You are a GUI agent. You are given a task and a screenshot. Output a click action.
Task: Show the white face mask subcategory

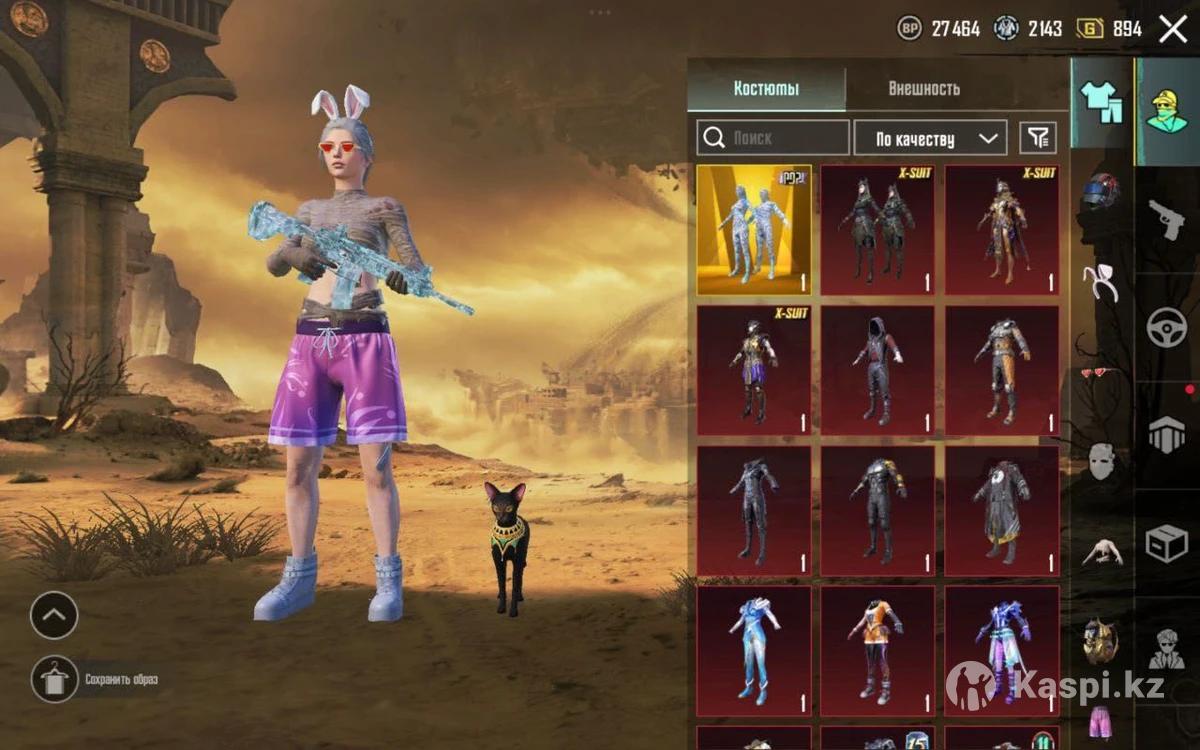tap(1101, 461)
